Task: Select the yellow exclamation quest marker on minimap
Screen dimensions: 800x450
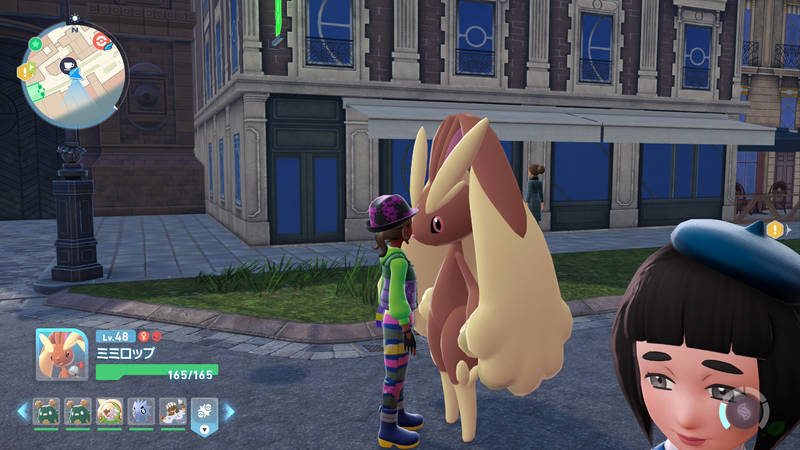Action: [x=26, y=71]
